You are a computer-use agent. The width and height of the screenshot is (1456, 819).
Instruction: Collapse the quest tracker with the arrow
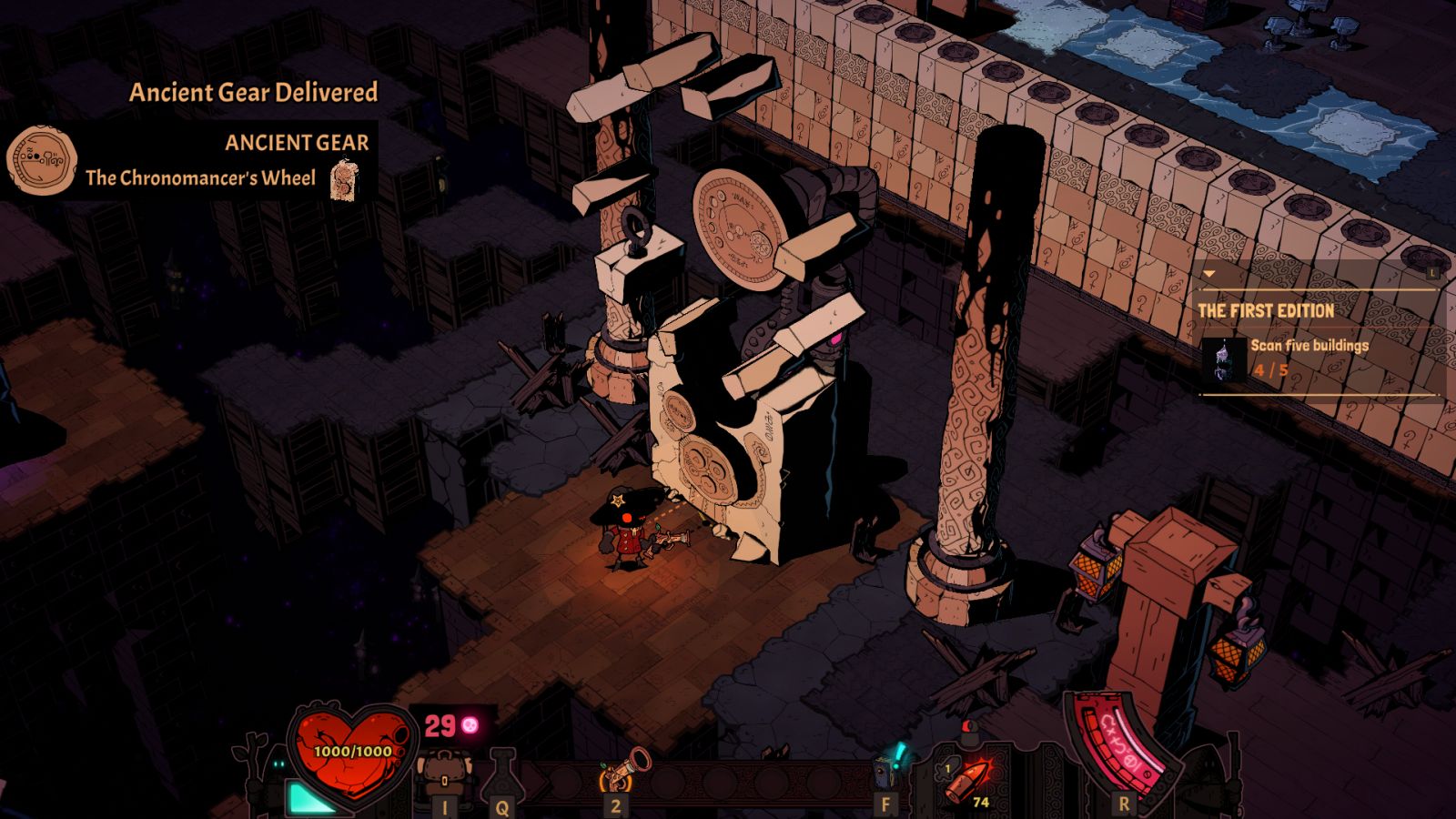[x=1208, y=273]
